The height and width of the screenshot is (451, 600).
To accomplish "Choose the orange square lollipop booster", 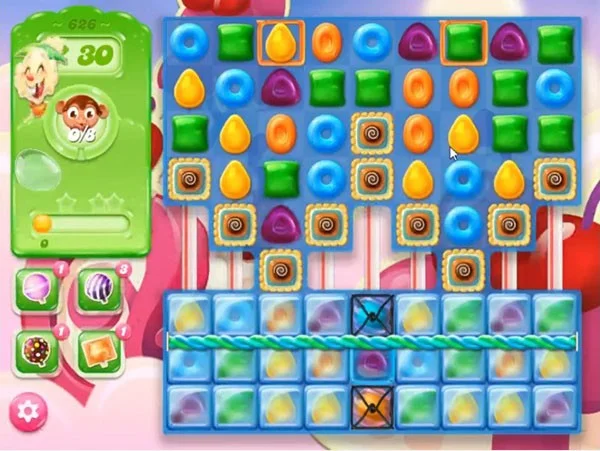I will (98, 349).
